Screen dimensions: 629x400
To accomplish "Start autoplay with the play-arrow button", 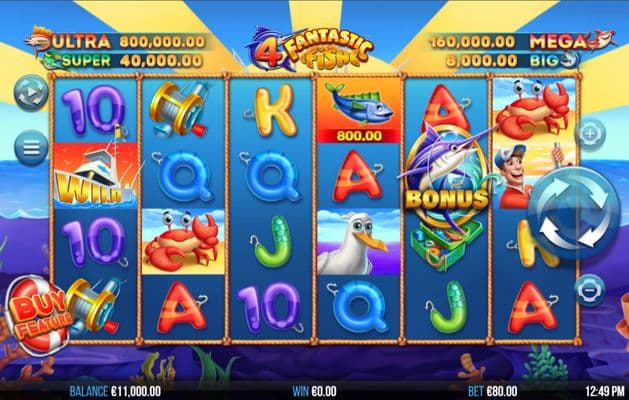I will click(31, 94).
